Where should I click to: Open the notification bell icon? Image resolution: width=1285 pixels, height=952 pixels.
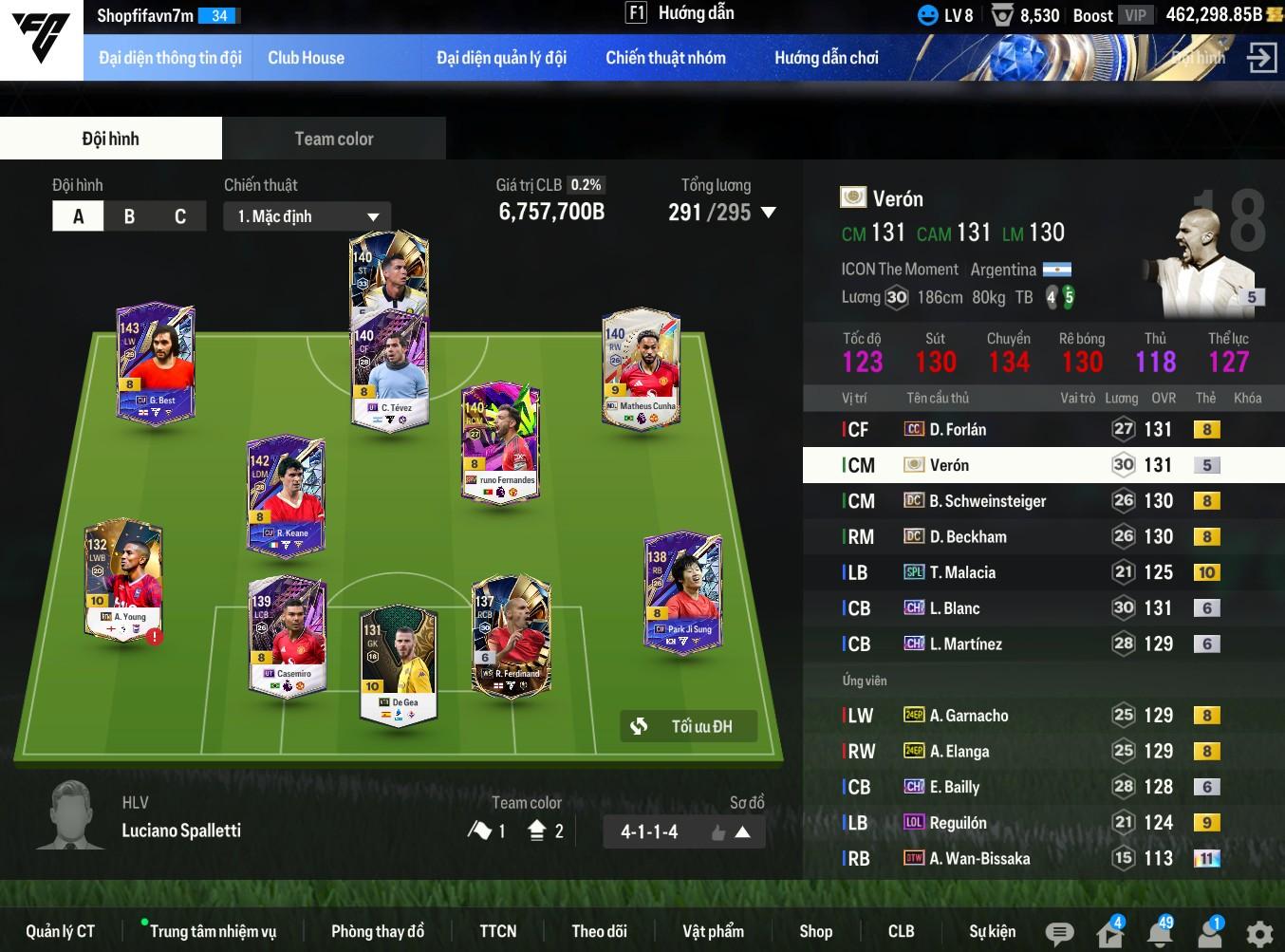1160,933
